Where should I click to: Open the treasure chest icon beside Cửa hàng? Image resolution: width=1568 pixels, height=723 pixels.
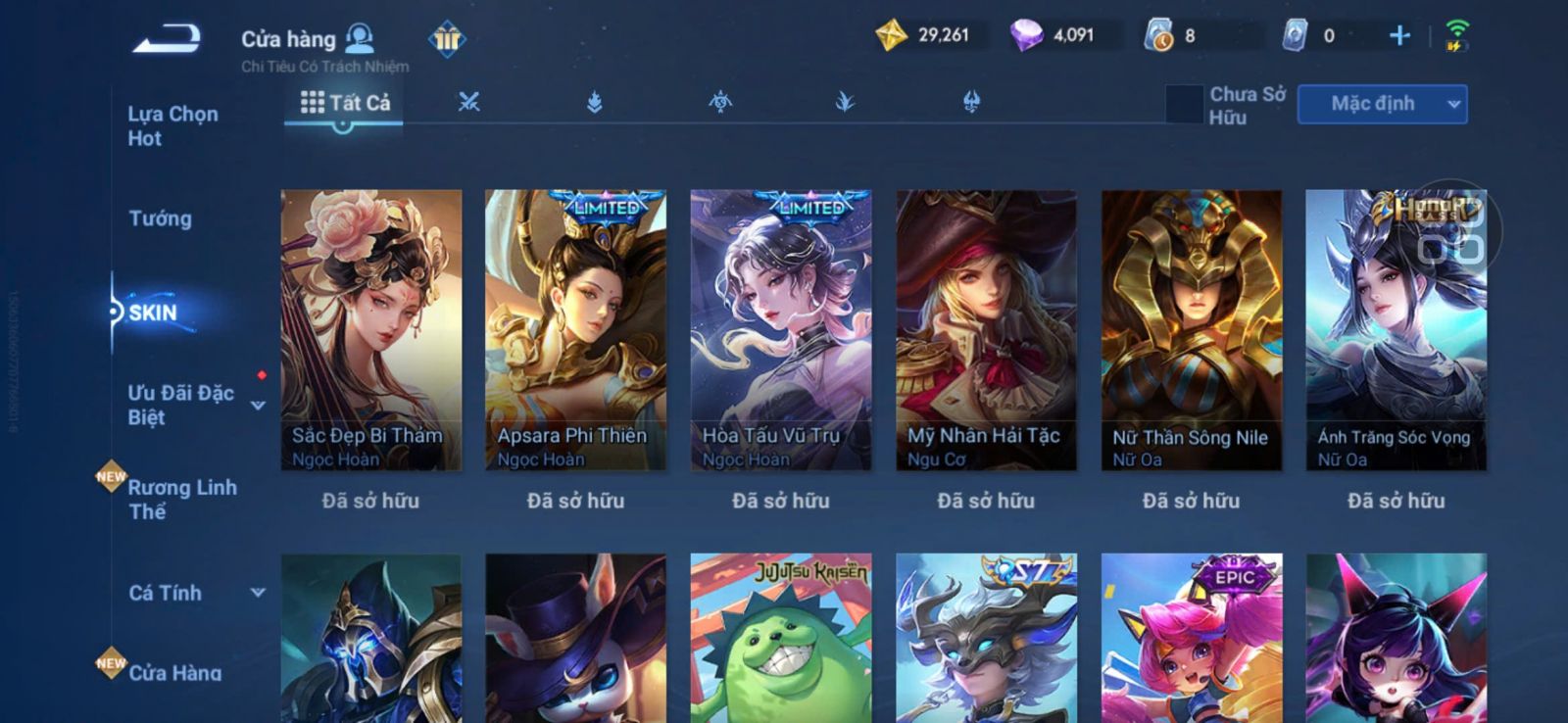pyautogui.click(x=447, y=39)
